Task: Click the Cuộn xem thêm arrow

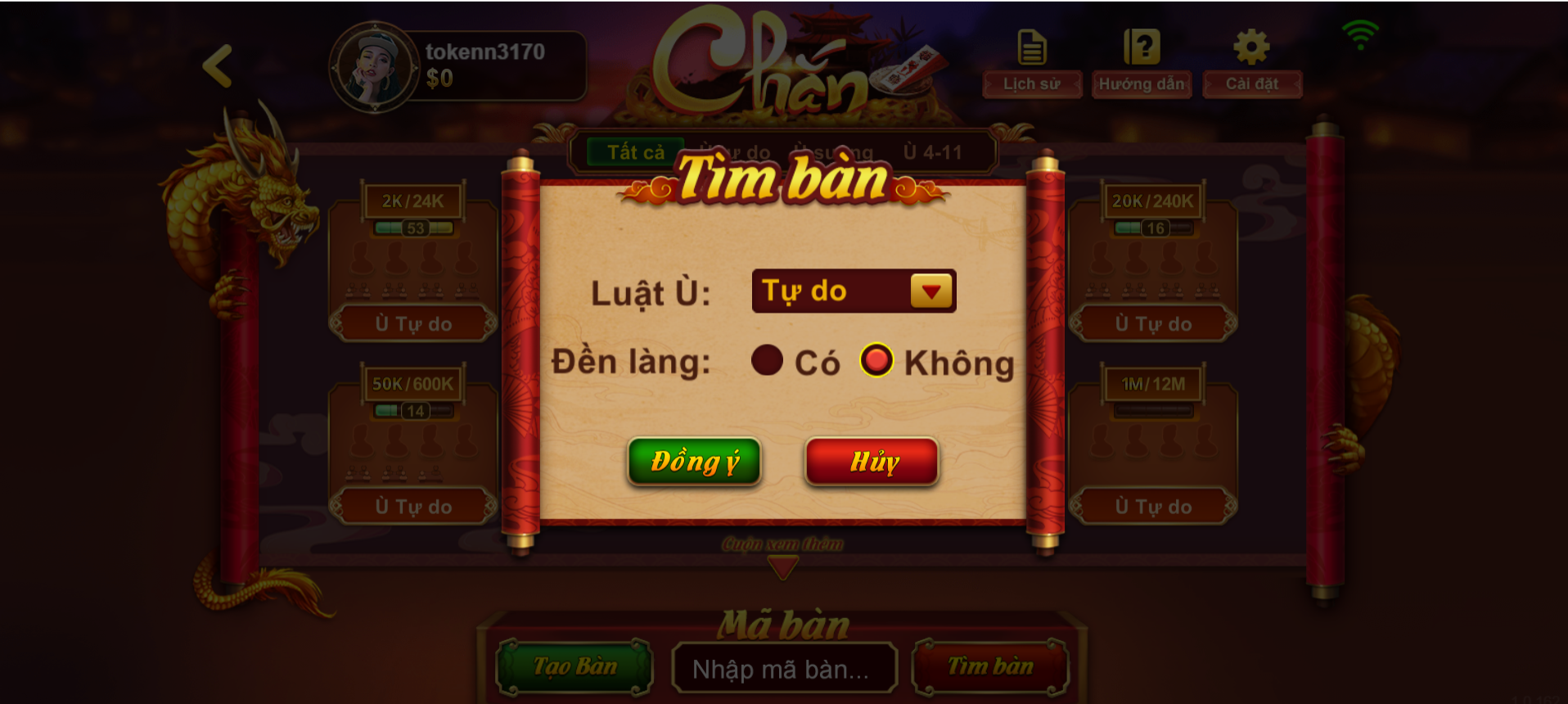Action: pos(782,565)
